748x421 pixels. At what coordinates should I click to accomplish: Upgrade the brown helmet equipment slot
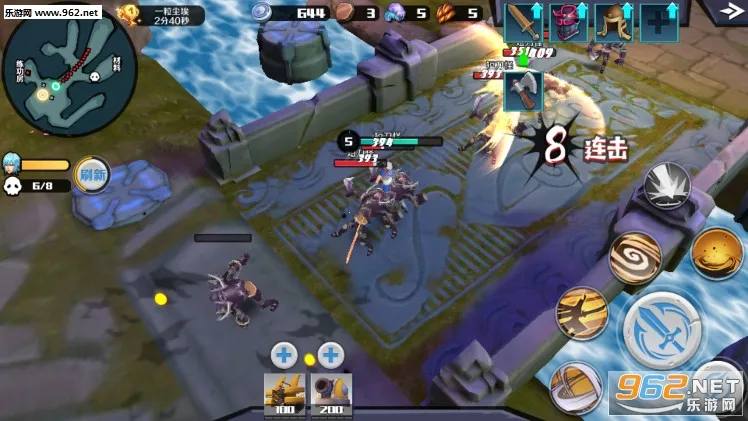pos(613,21)
